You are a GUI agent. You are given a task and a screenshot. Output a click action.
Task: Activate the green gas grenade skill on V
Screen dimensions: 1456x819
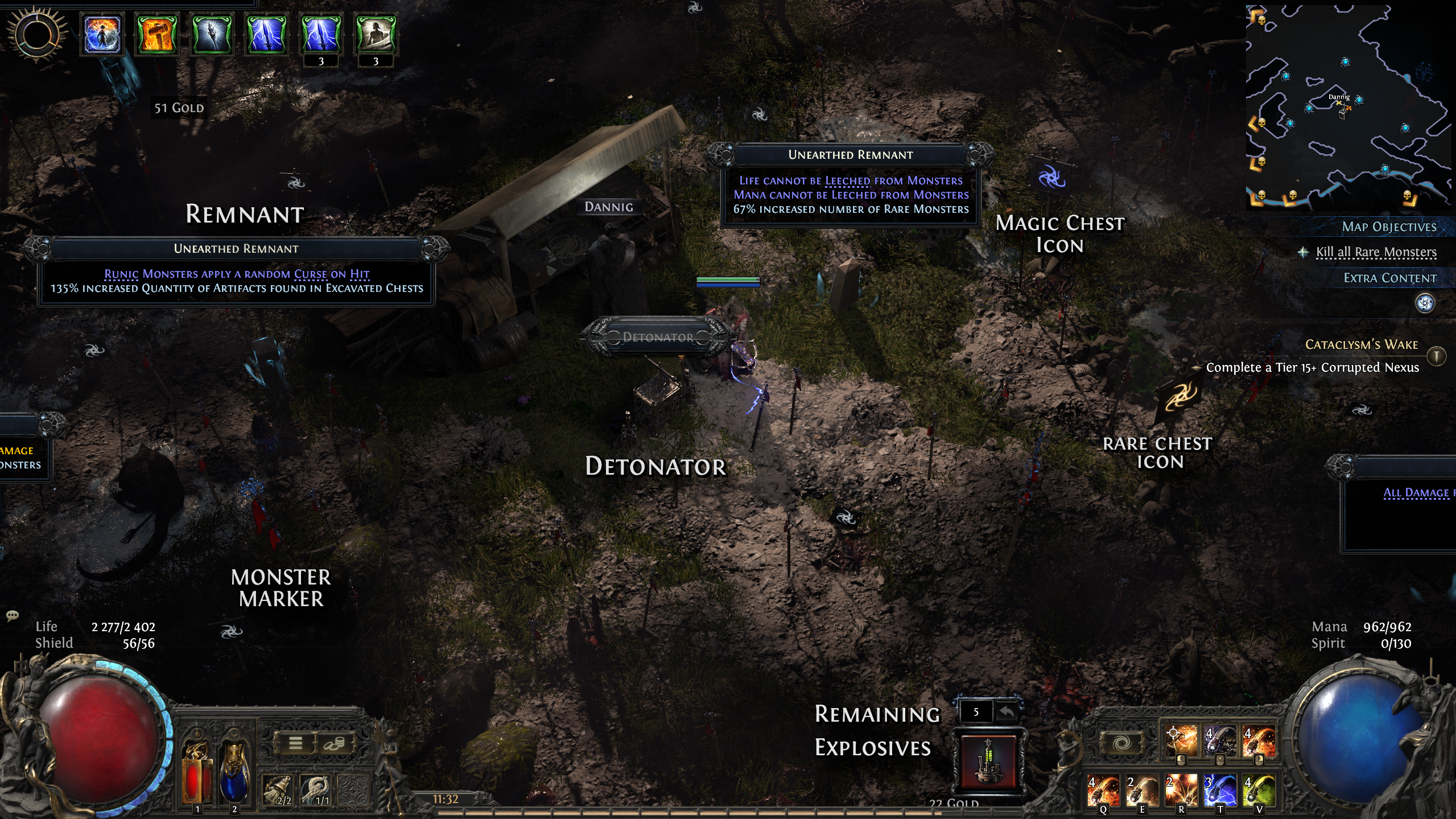1258,790
